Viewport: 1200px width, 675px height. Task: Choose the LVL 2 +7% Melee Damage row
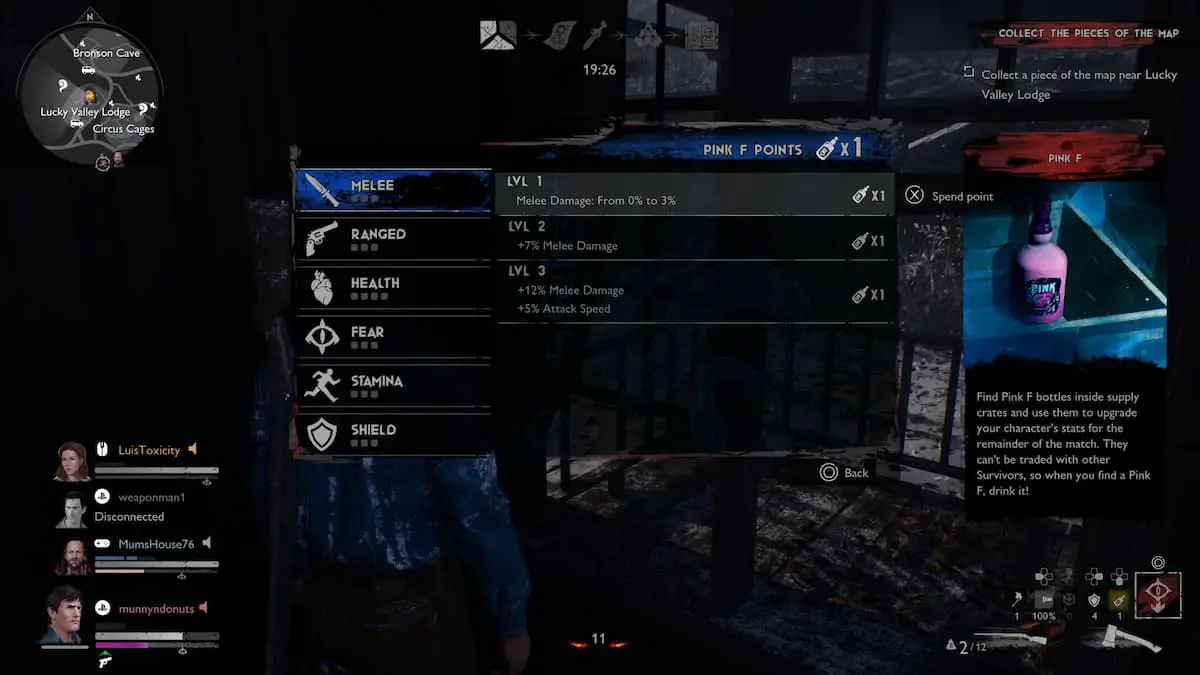point(694,238)
